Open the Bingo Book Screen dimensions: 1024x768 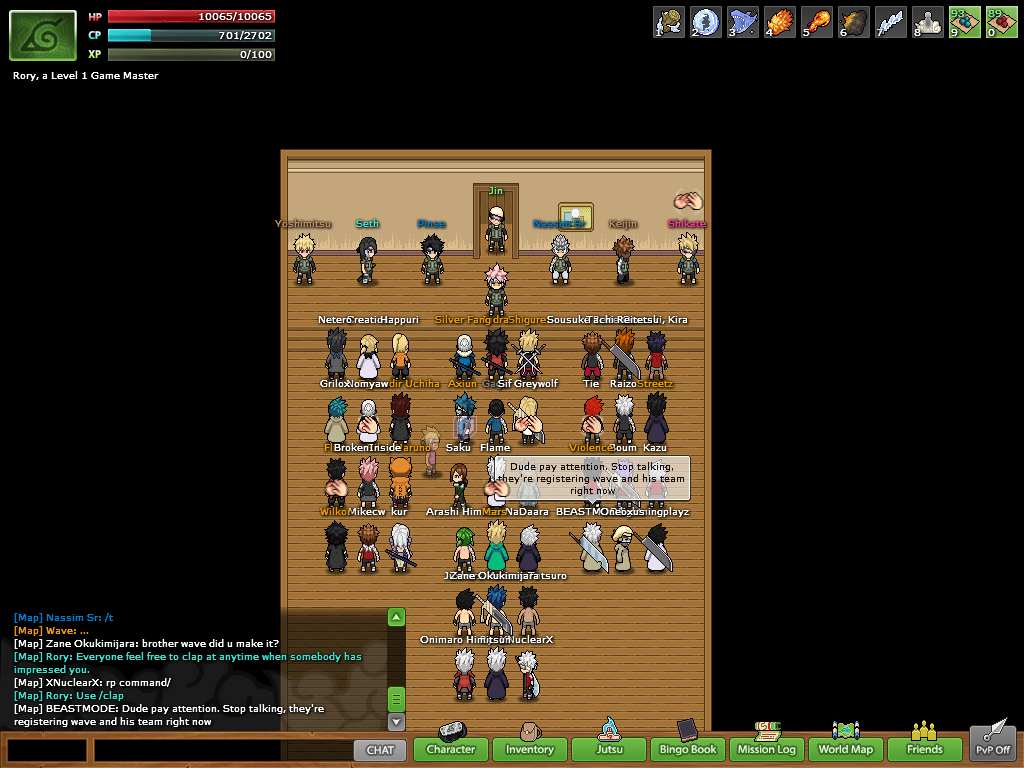(688, 748)
